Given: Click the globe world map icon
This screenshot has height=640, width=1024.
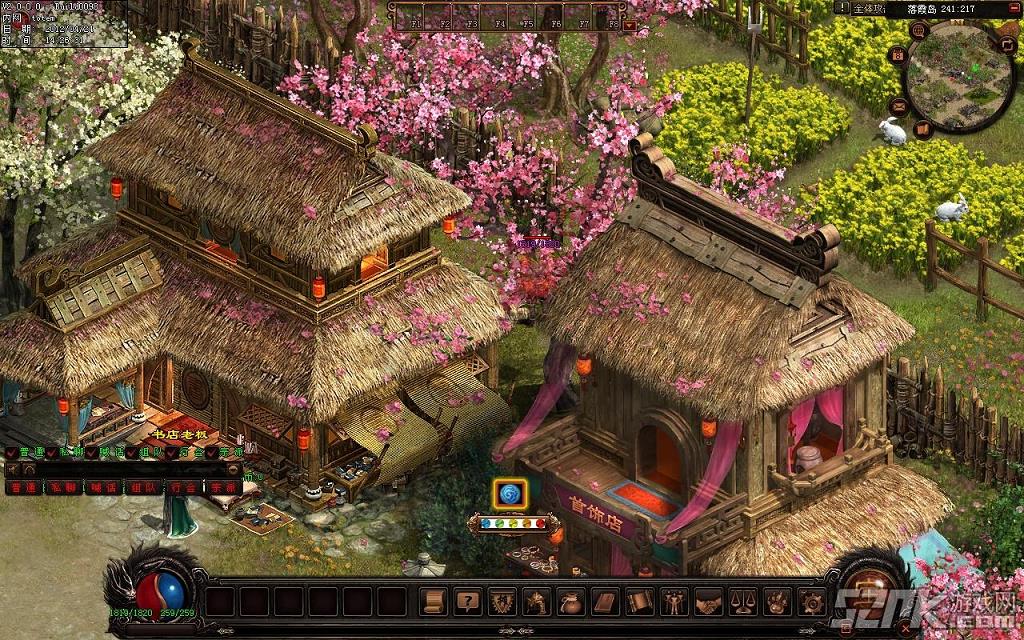Looking at the screenshot, I should point(917,30).
